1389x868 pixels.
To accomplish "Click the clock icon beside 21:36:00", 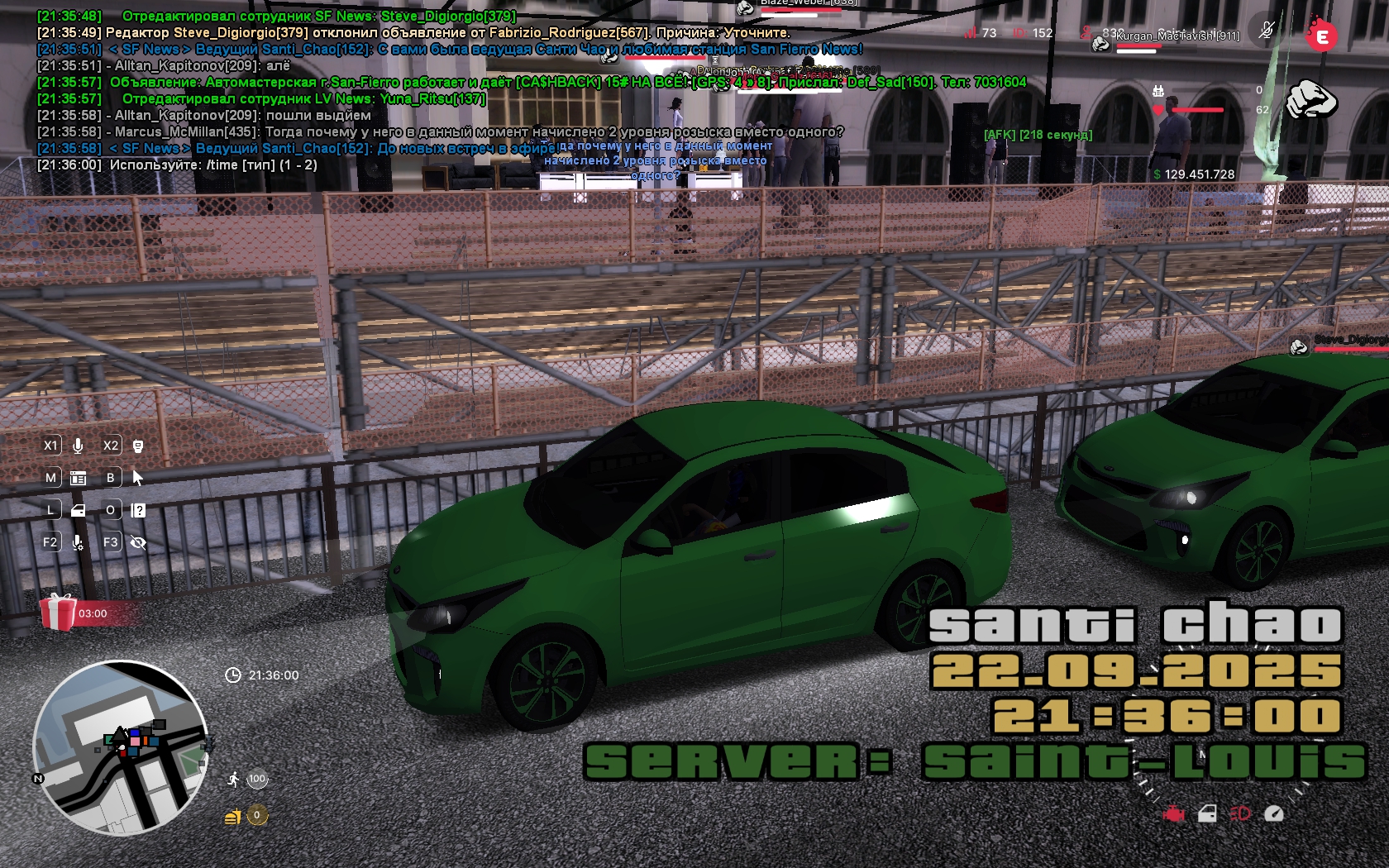I will pyautogui.click(x=233, y=675).
